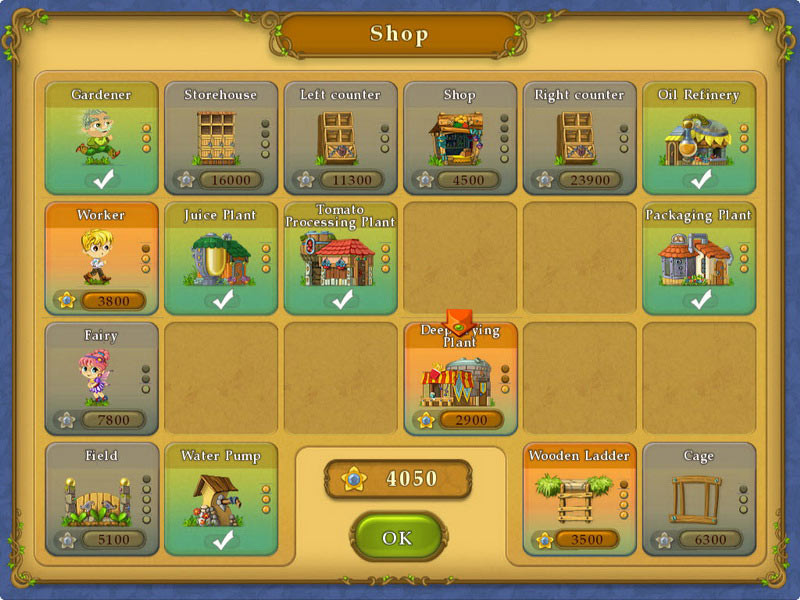Select the Water Pump tile
The image size is (800, 600).
pos(220,498)
